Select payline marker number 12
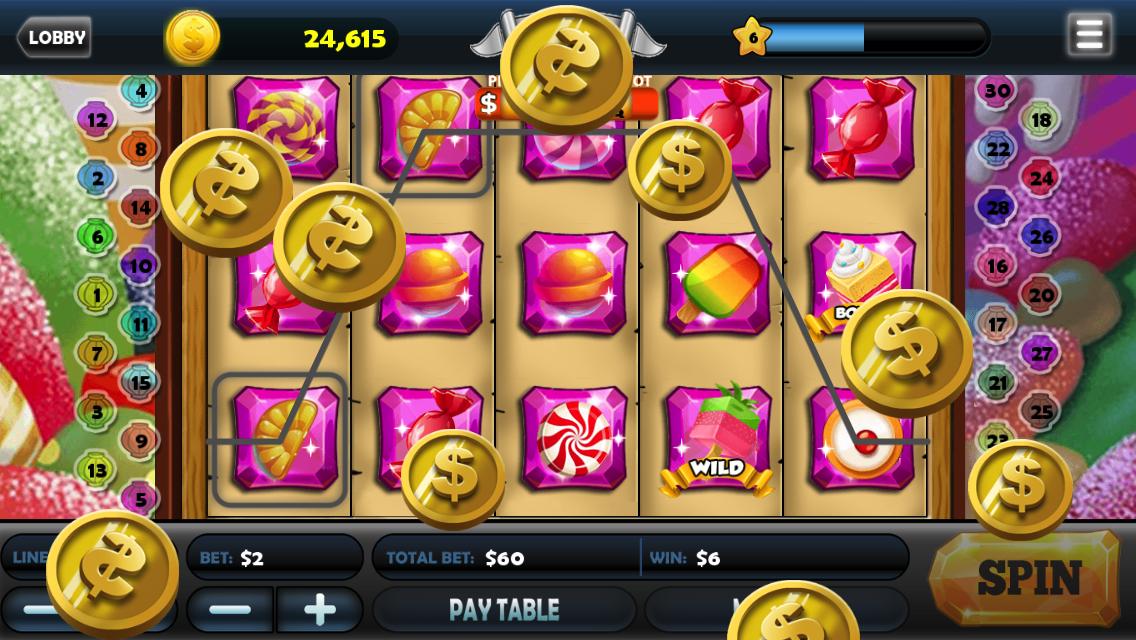The image size is (1136, 640). tap(97, 120)
